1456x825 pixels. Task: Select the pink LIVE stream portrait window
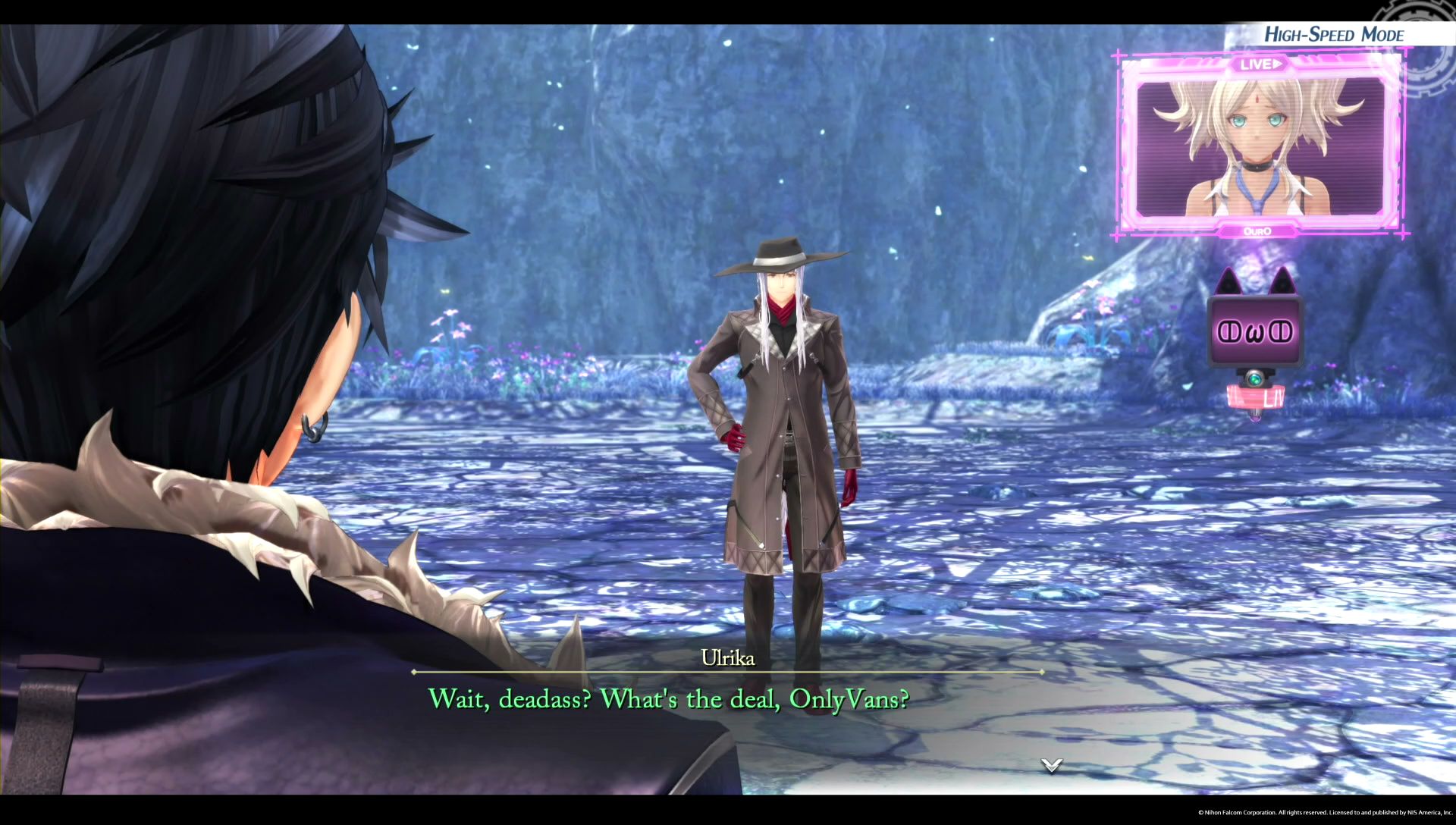pyautogui.click(x=1261, y=144)
